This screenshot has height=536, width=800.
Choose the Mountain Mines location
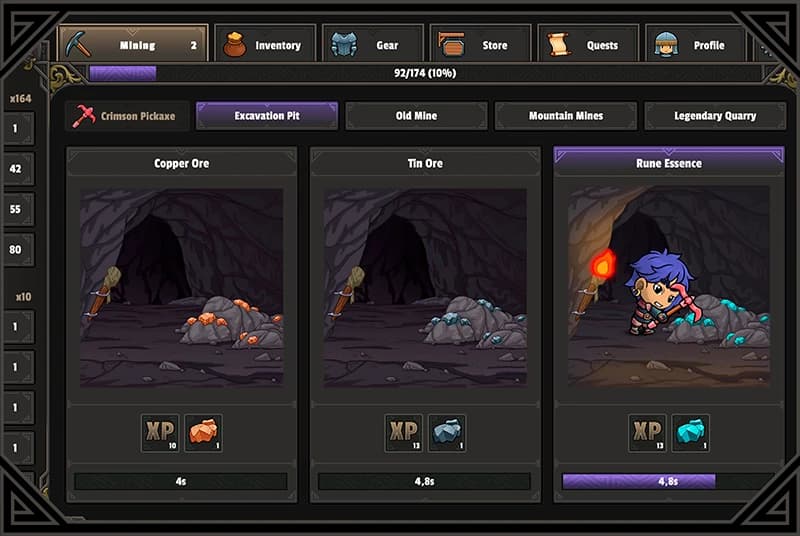[x=565, y=116]
